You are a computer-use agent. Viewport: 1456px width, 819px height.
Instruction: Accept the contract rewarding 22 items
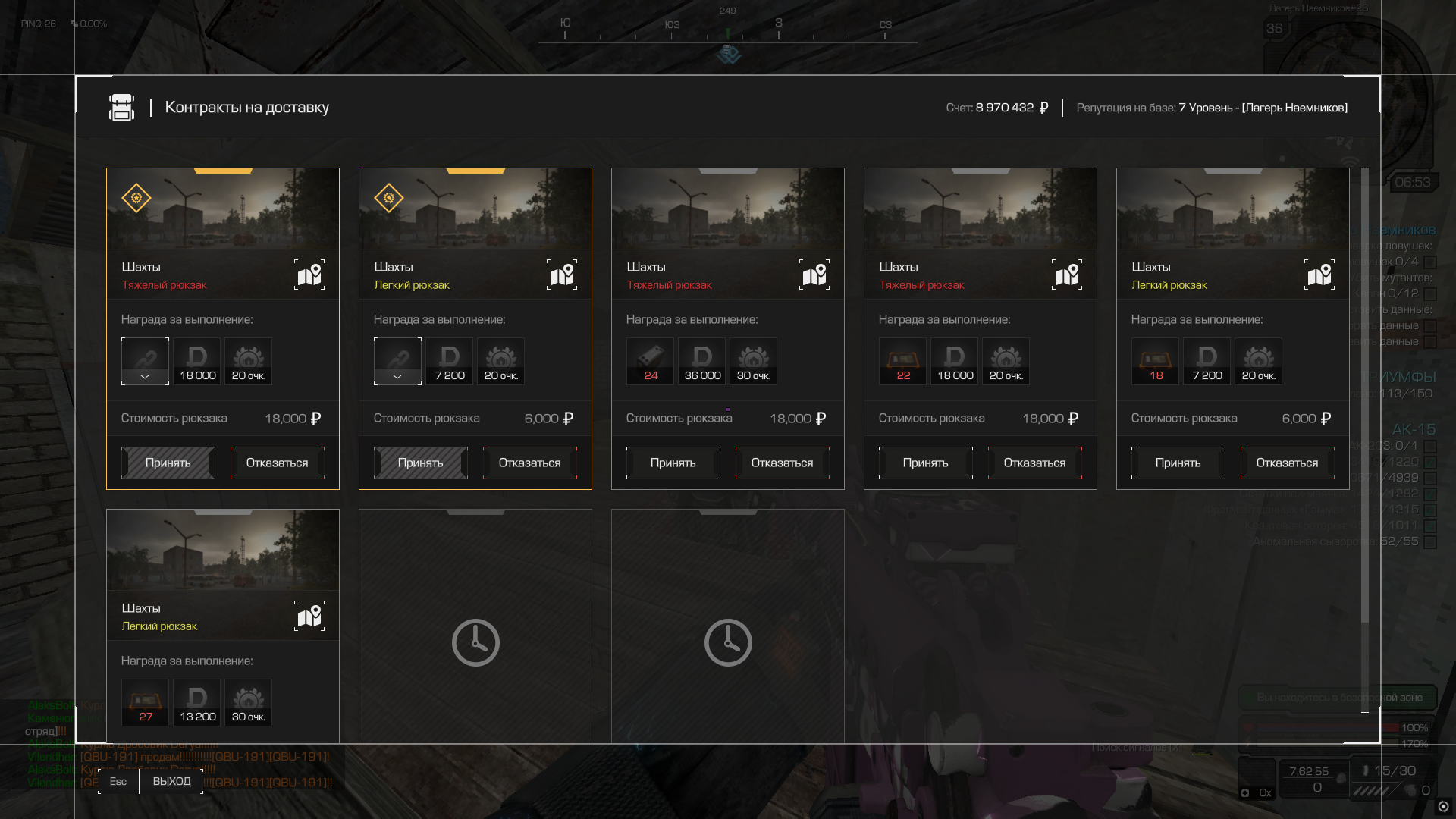point(925,463)
